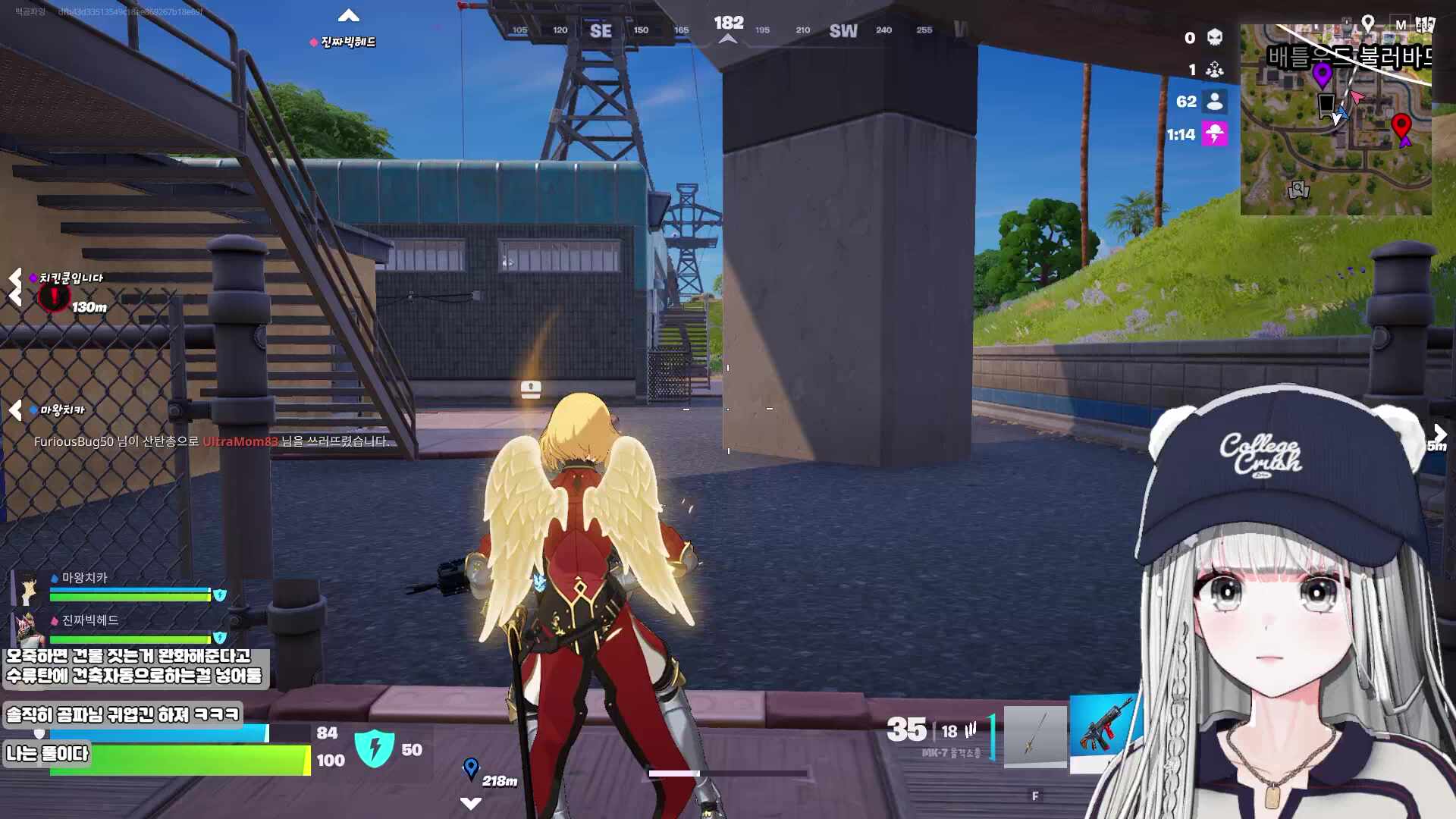
Task: Click the players remaining icon beside 62
Action: tap(1214, 102)
